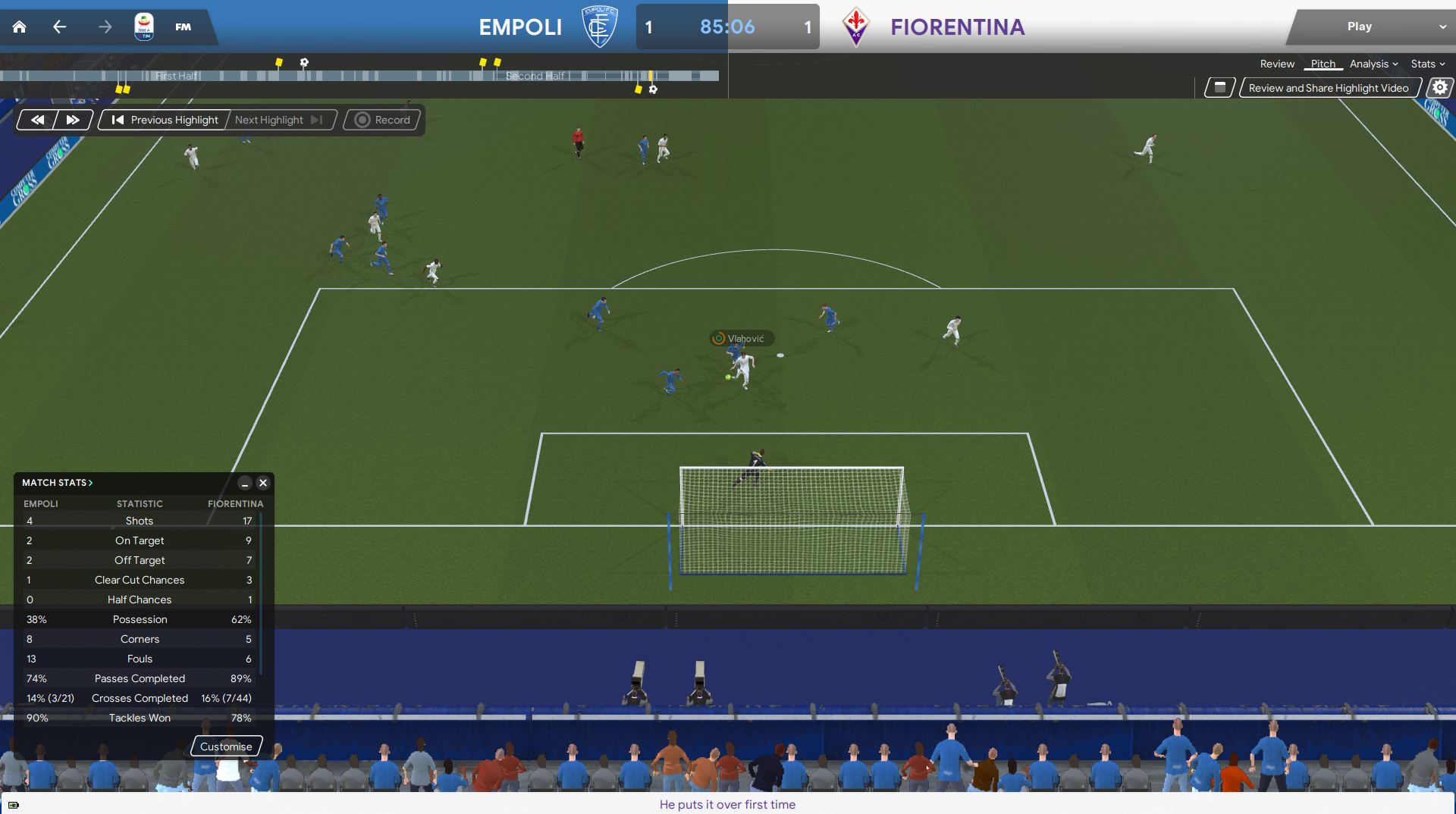Open the Analysis dropdown

1373,64
